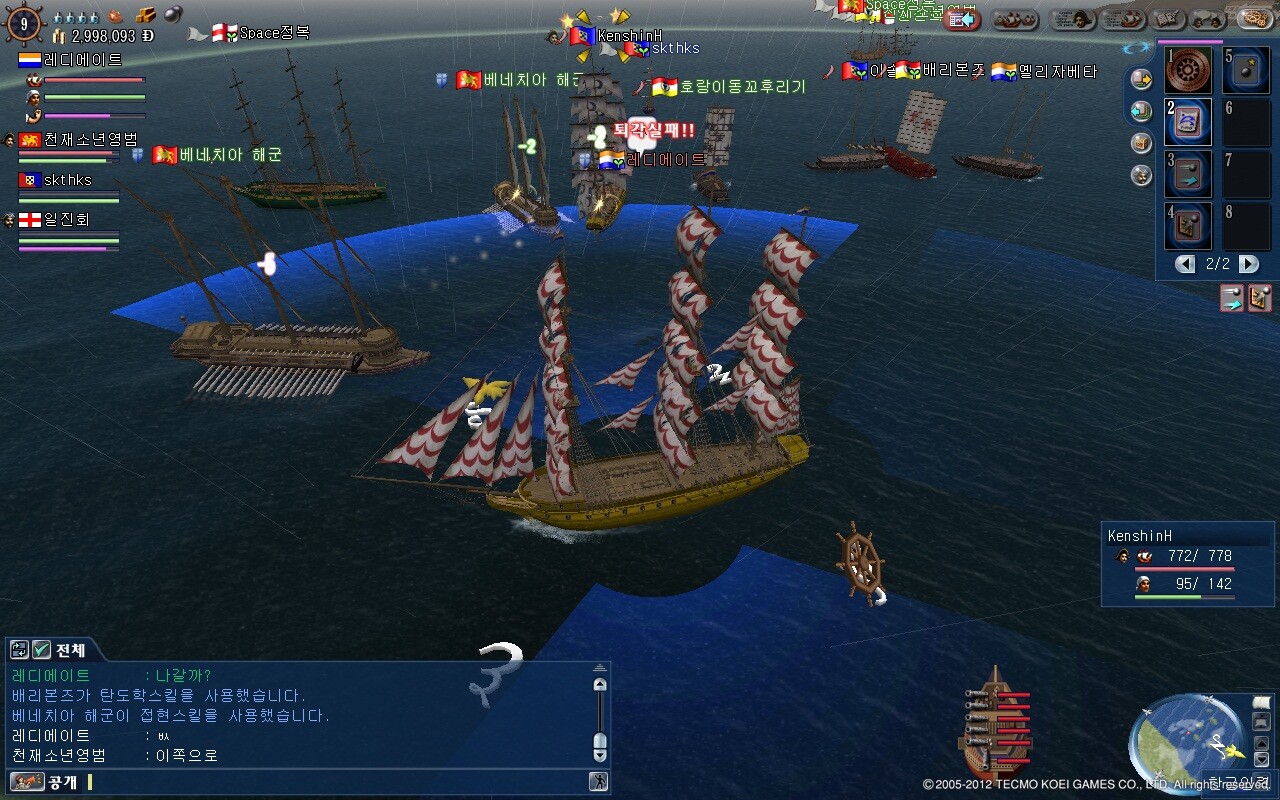Go to the previous skill page
The width and height of the screenshot is (1280, 800).
point(1185,264)
